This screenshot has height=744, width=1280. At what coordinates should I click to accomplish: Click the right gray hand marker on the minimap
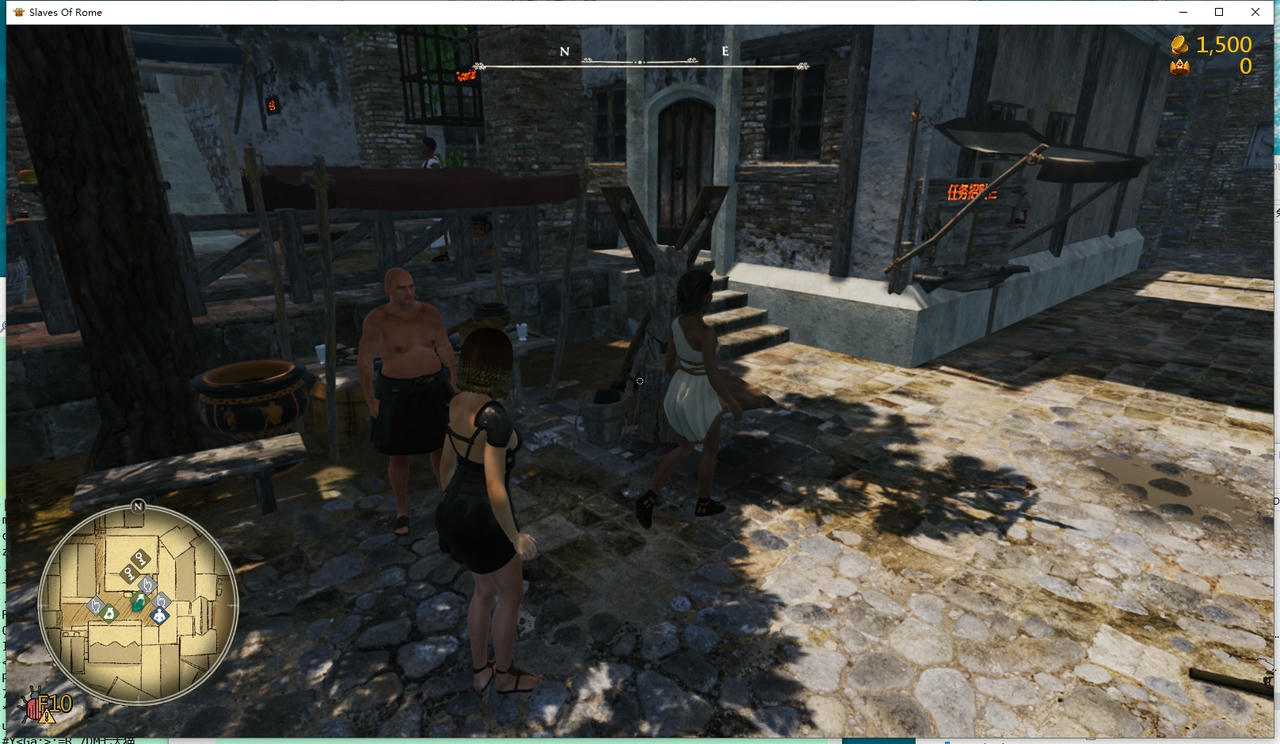(160, 601)
